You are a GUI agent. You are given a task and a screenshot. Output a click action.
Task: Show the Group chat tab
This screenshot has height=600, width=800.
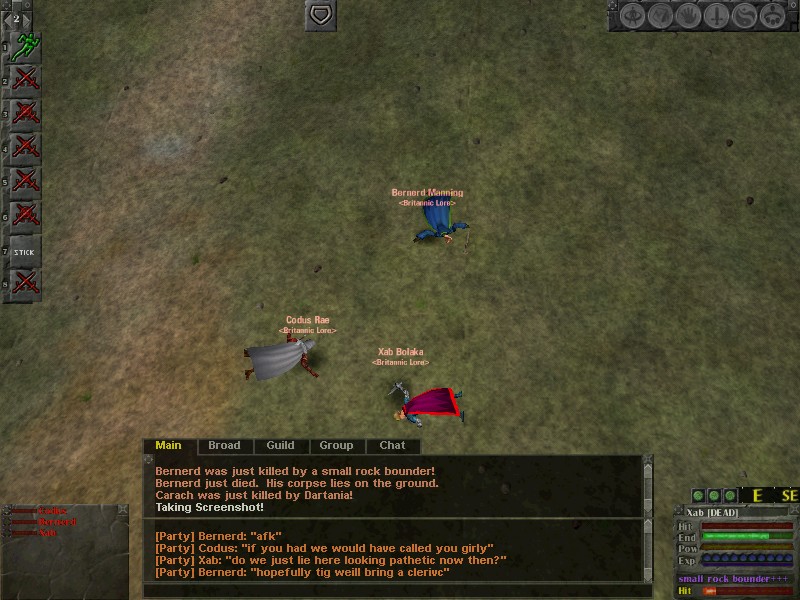tap(336, 445)
